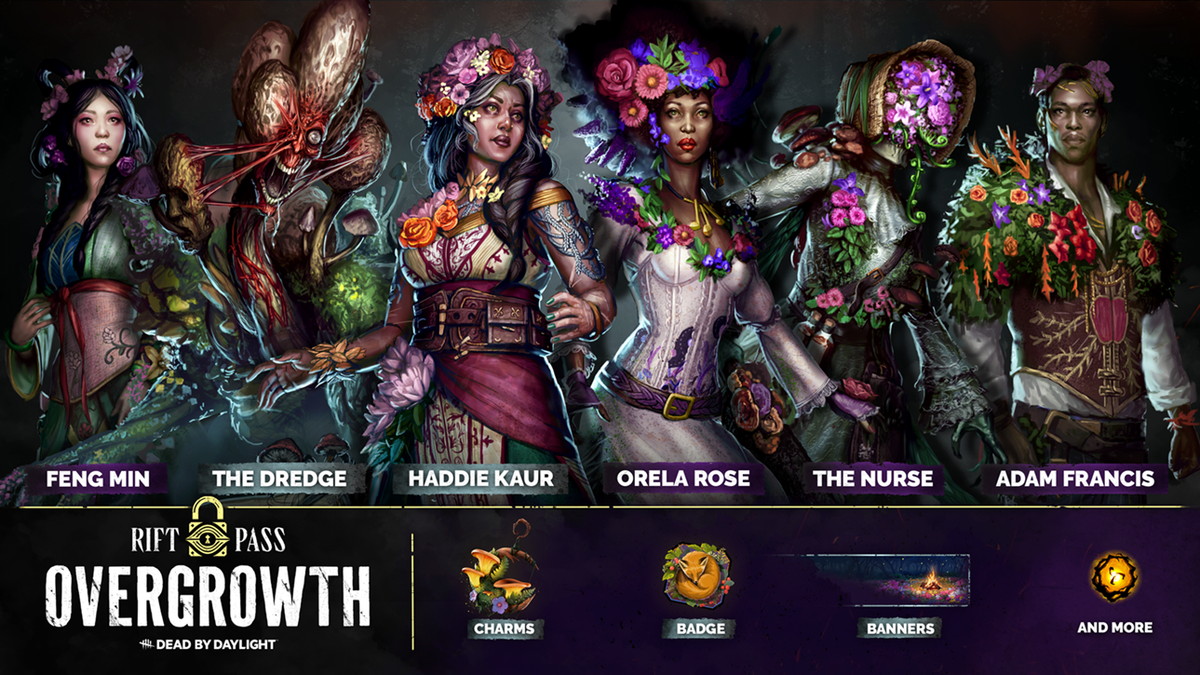Select the Feng Min name label
1200x675 pixels.
tap(98, 478)
